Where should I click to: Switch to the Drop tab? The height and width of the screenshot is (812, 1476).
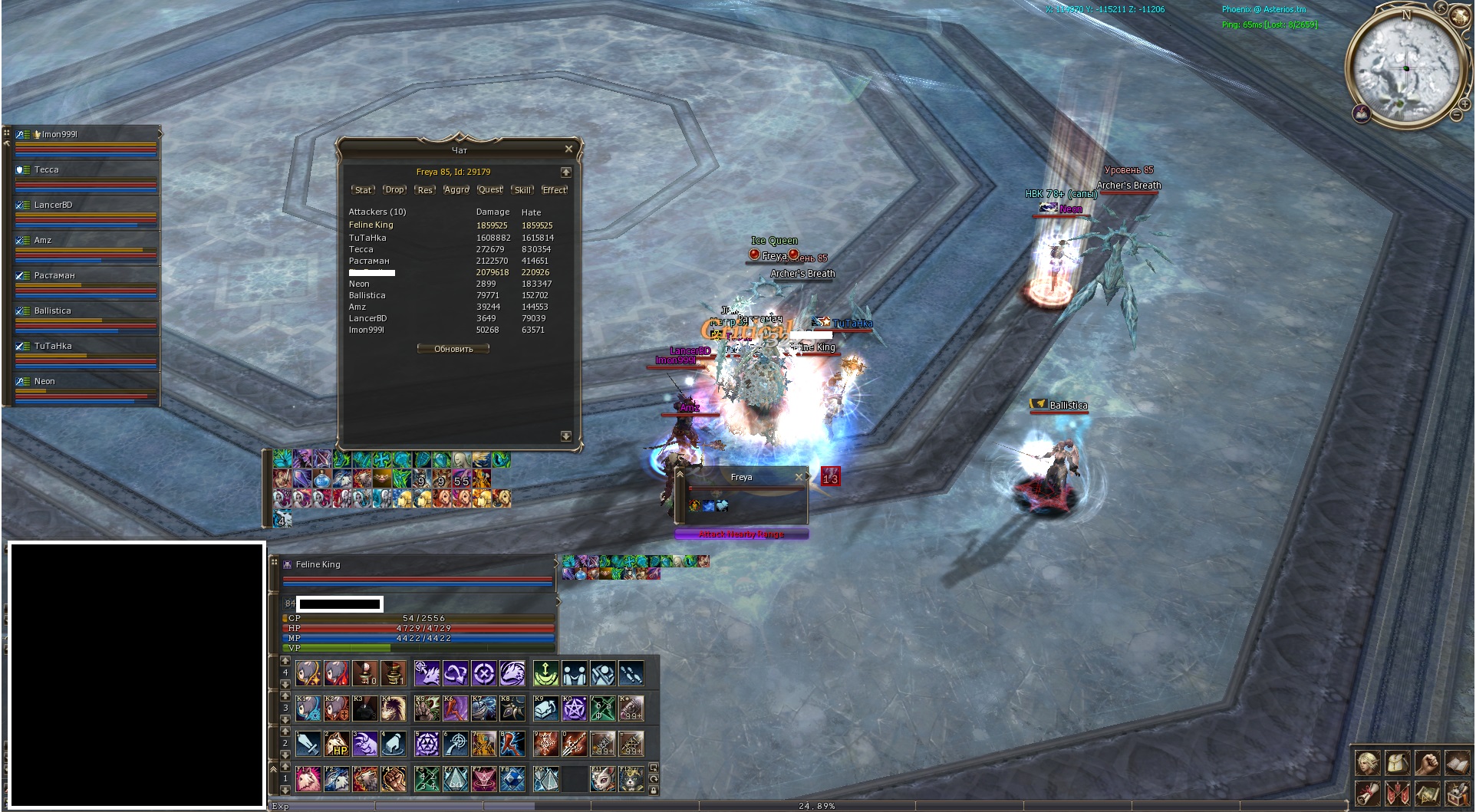[x=394, y=190]
